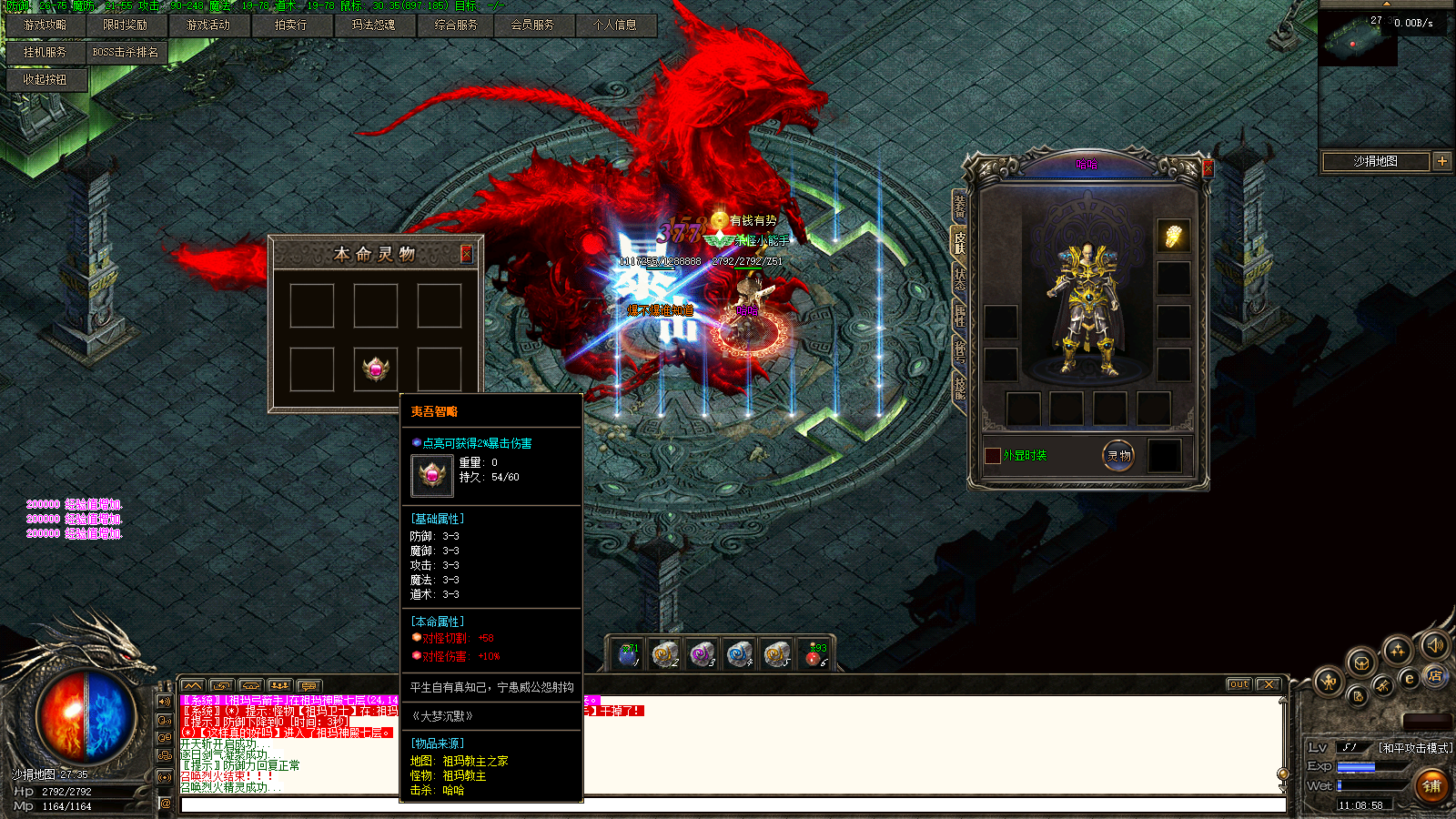Open the 限时奖励 timed rewards menu

pos(126,25)
